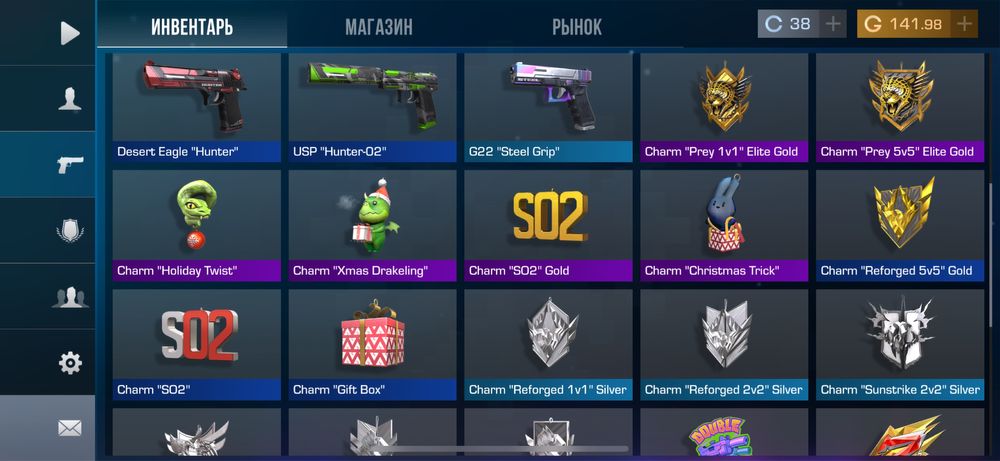Screen dimensions: 1000x461
Task: Open the player profile sidebar icon
Action: 69,98
